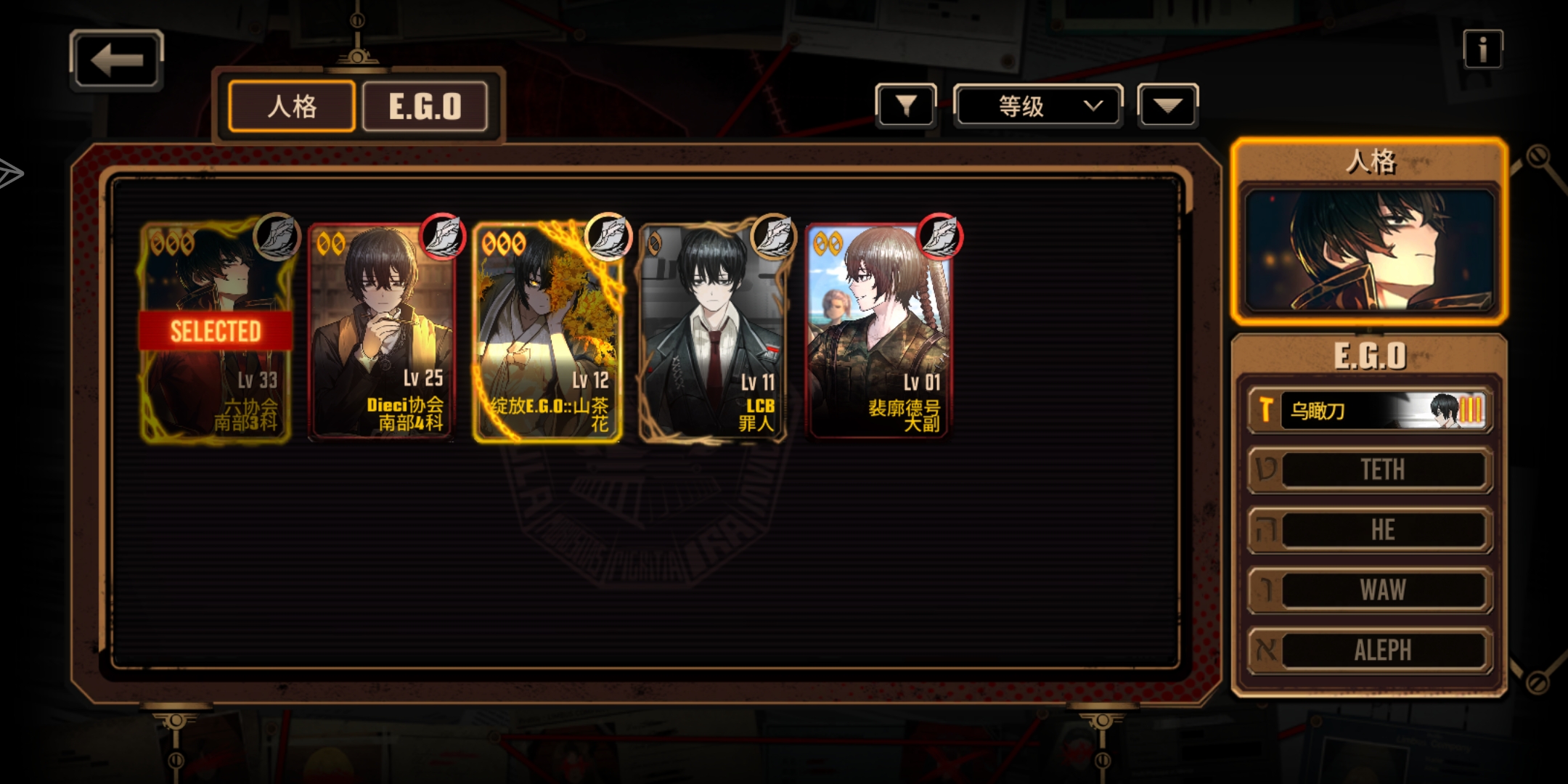
Task: Switch to the E.G.O tab
Action: tap(425, 107)
